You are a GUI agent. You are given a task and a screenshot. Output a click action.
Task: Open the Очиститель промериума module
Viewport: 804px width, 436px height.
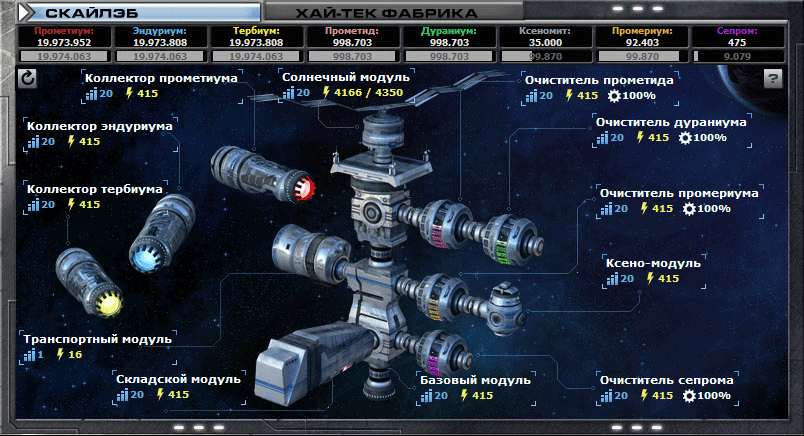(x=678, y=193)
